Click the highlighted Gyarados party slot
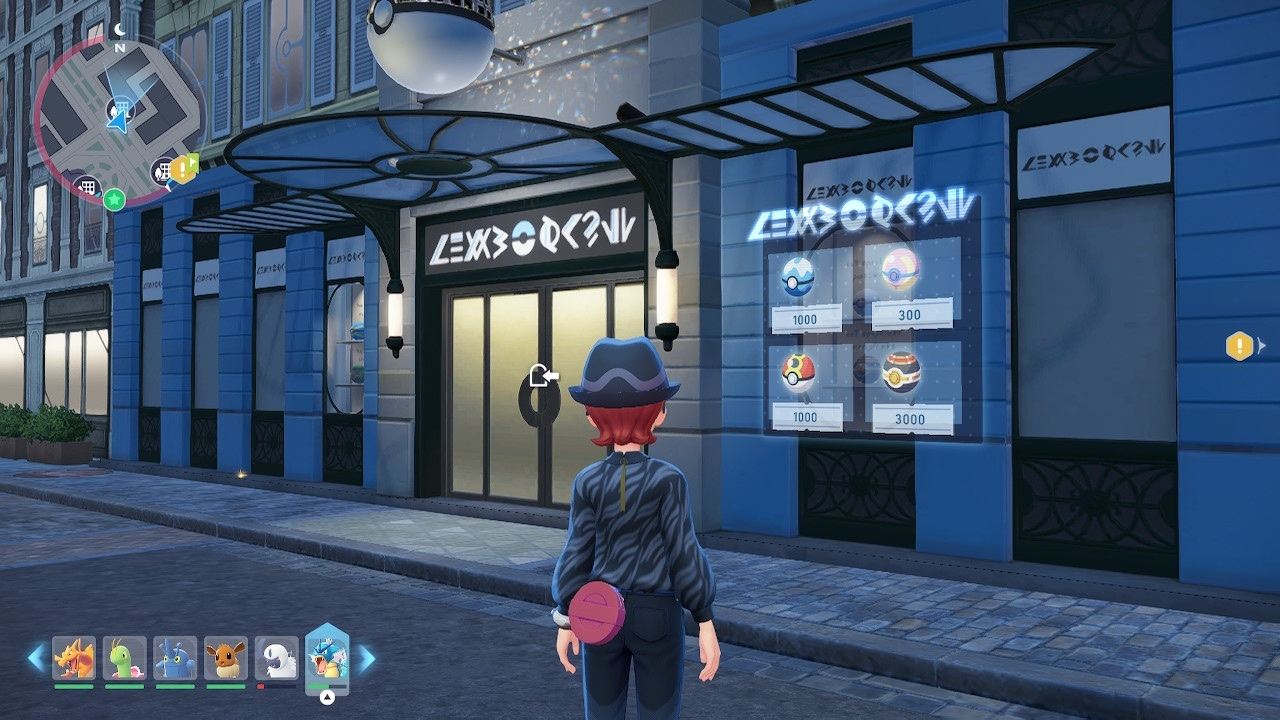The image size is (1280, 720). (327, 656)
